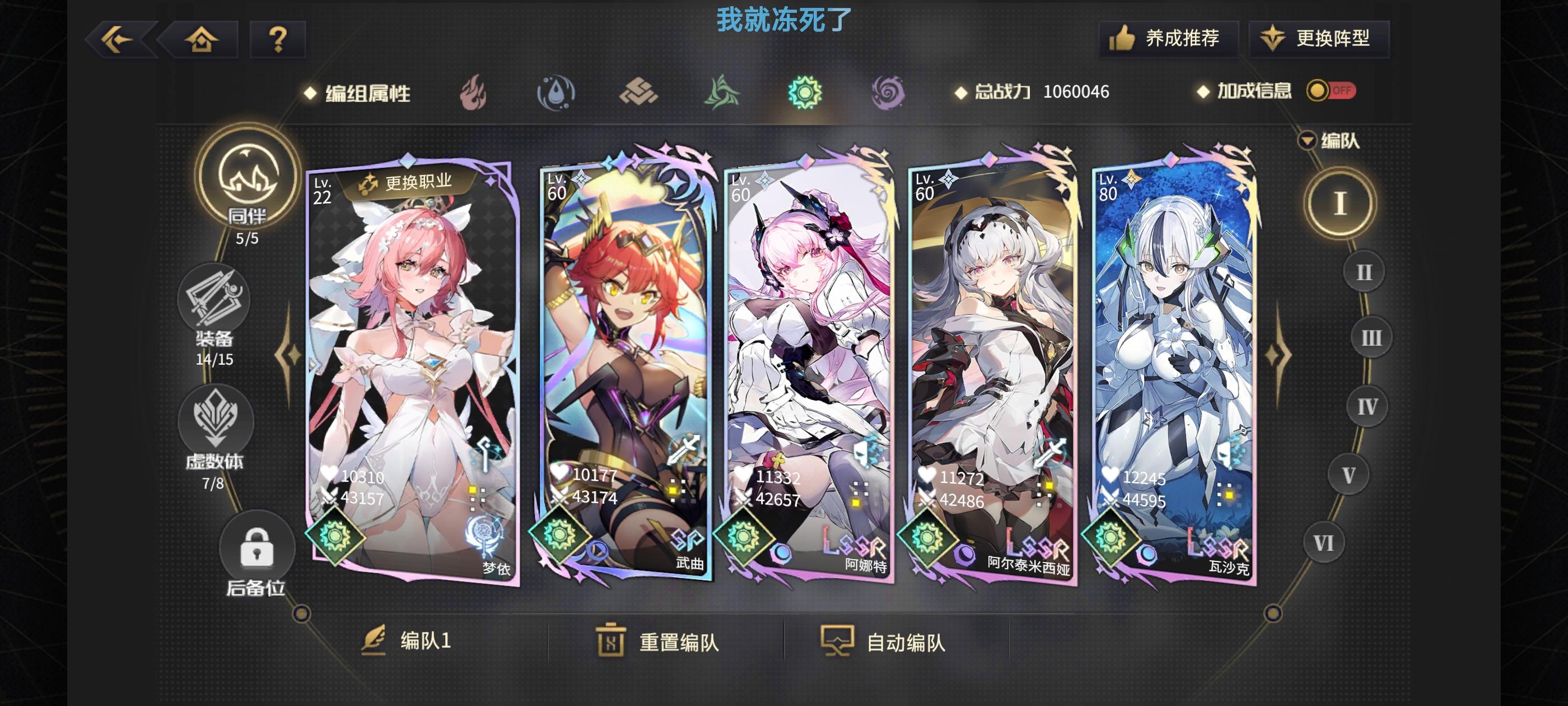The image size is (1568, 706).
Task: Click the help question mark icon
Action: pyautogui.click(x=279, y=39)
